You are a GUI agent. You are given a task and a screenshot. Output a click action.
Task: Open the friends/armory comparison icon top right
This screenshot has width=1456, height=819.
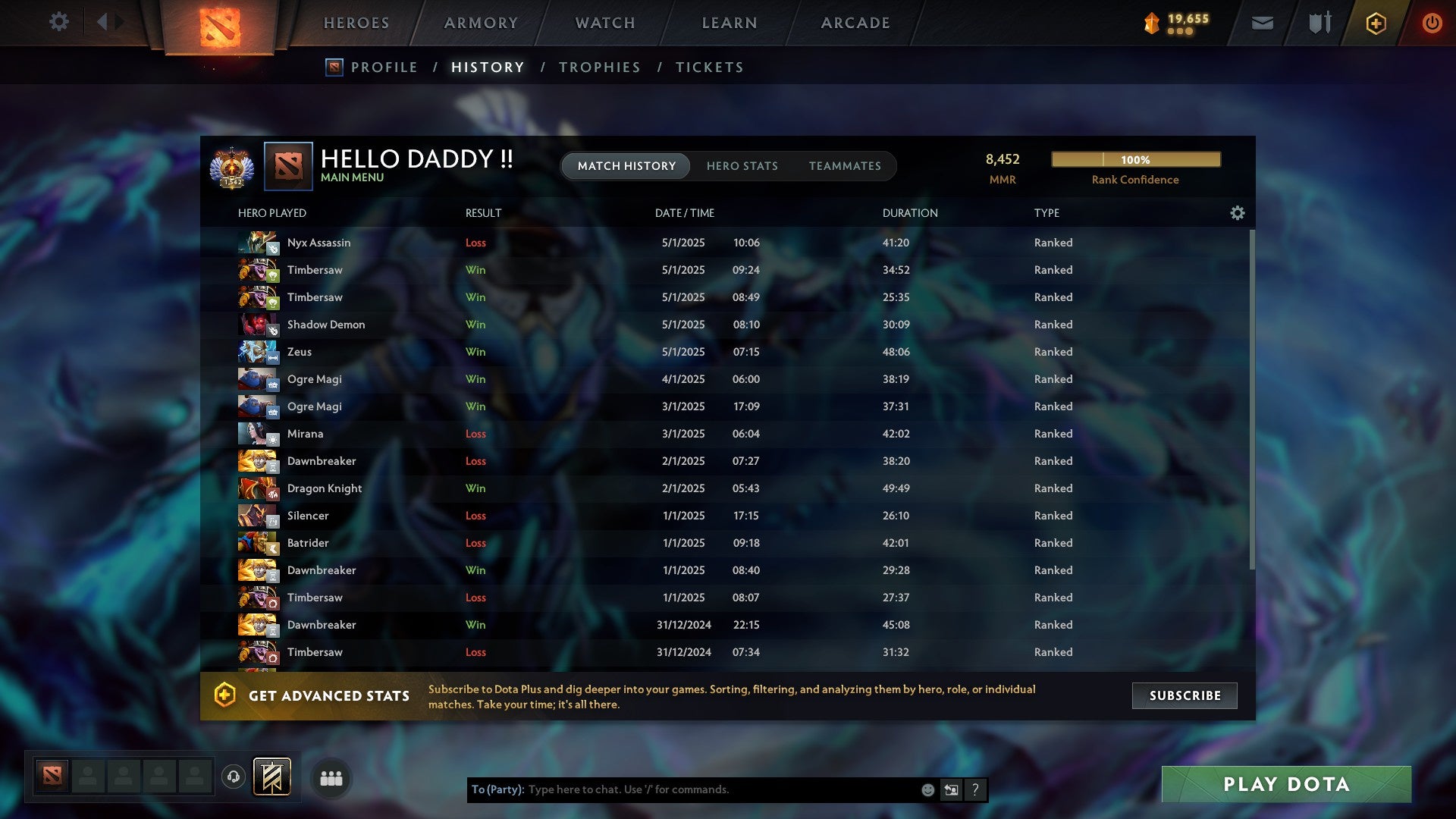click(x=1318, y=23)
